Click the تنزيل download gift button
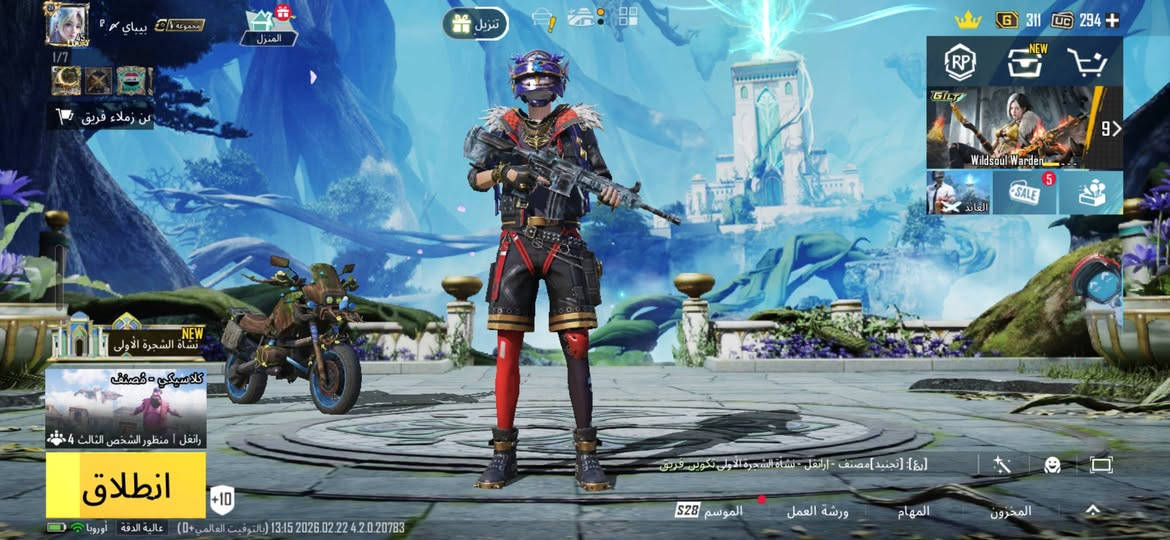 tap(475, 23)
